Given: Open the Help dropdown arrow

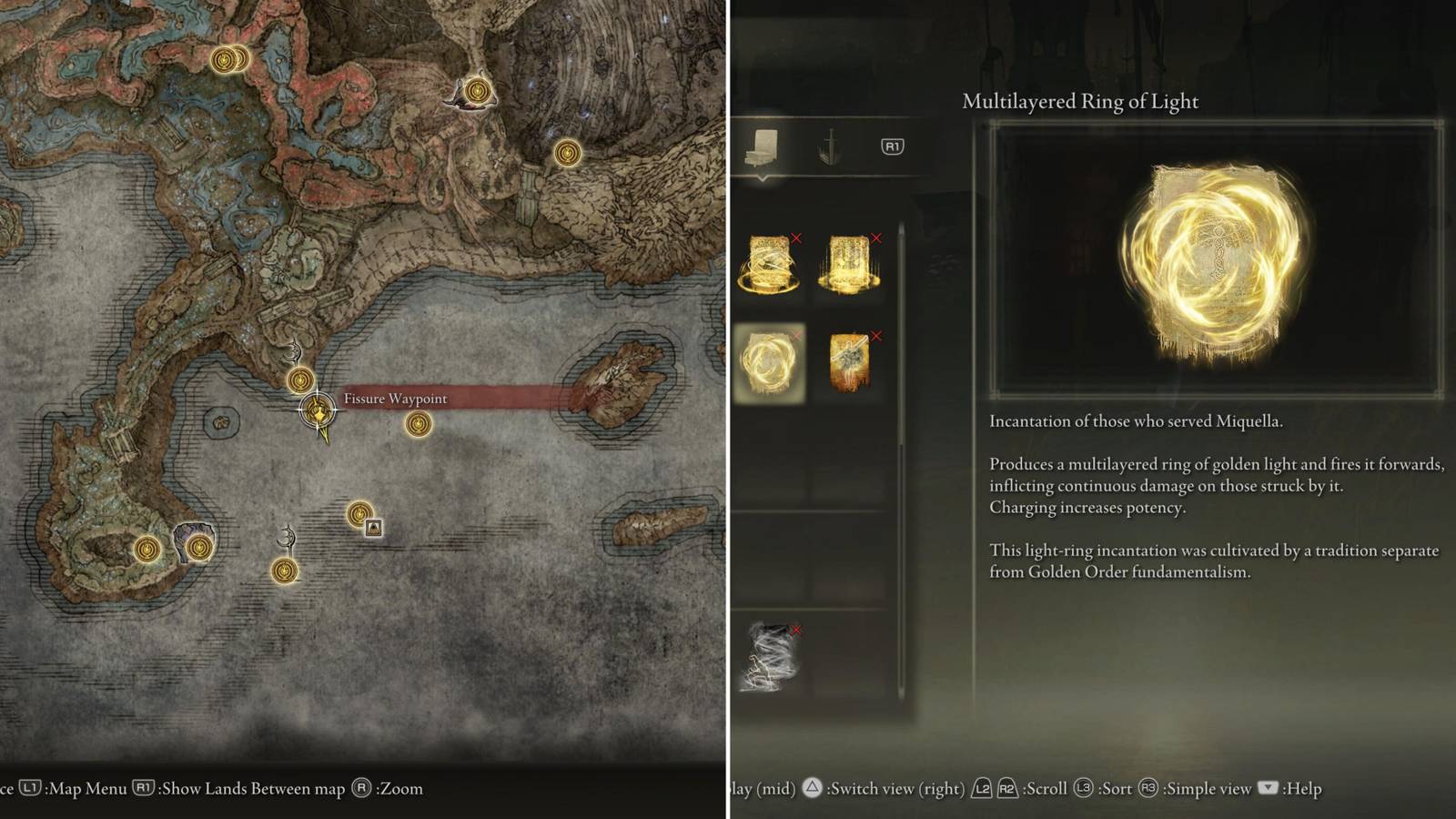Looking at the screenshot, I should [x=1268, y=789].
